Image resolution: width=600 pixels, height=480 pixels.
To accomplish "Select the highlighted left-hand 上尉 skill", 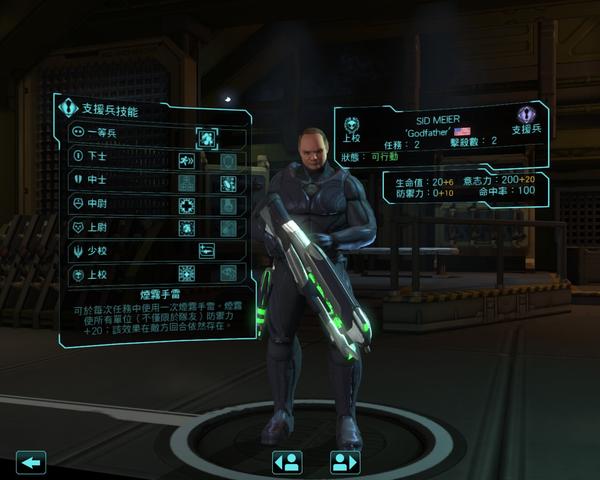I will pos(186,228).
